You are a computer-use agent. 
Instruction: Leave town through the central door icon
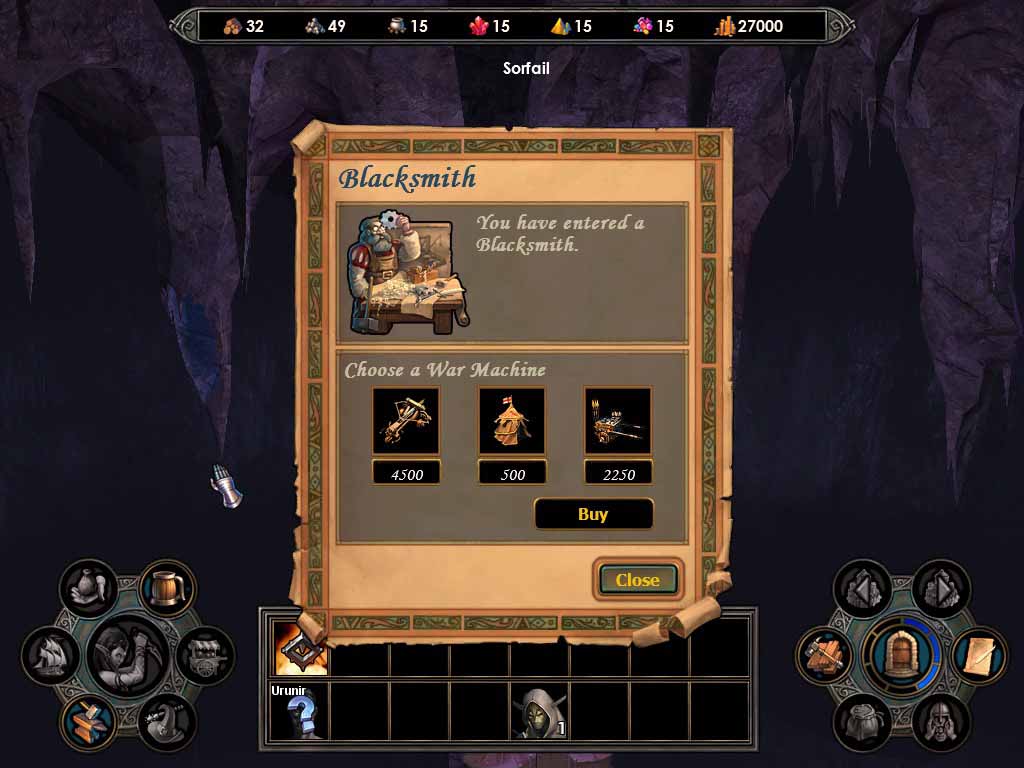901,655
